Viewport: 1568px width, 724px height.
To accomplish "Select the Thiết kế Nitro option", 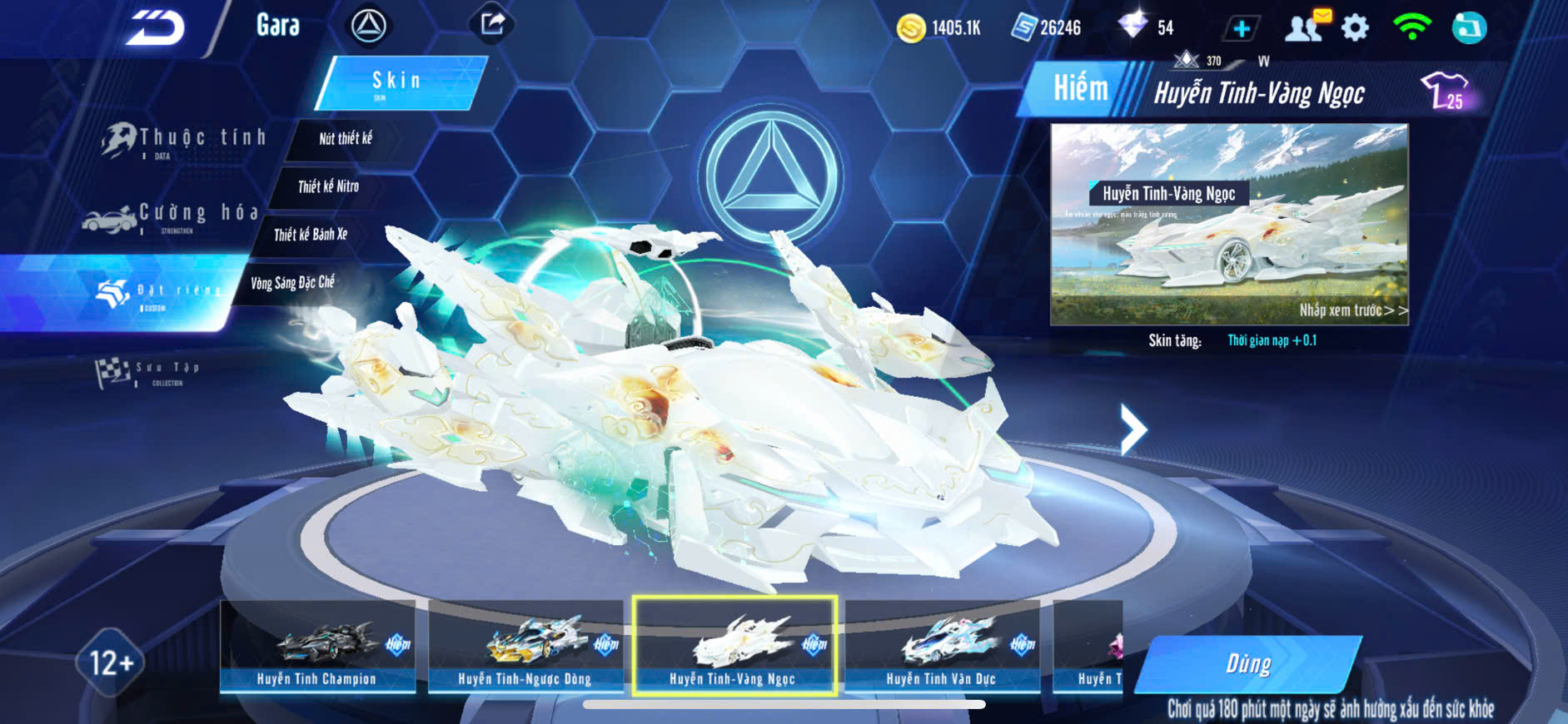I will click(x=328, y=186).
